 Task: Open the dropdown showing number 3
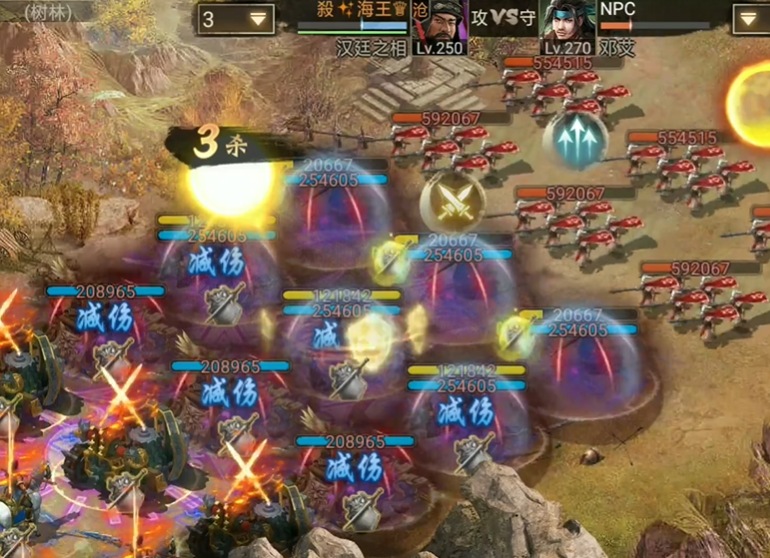point(236,19)
